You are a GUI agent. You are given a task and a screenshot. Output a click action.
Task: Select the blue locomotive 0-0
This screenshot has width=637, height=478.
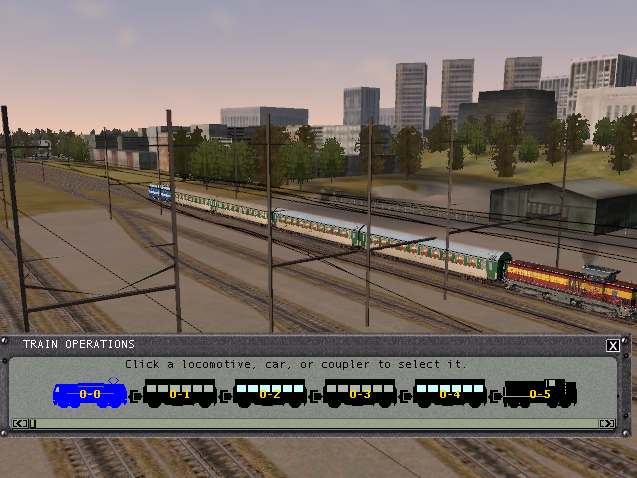pos(90,394)
